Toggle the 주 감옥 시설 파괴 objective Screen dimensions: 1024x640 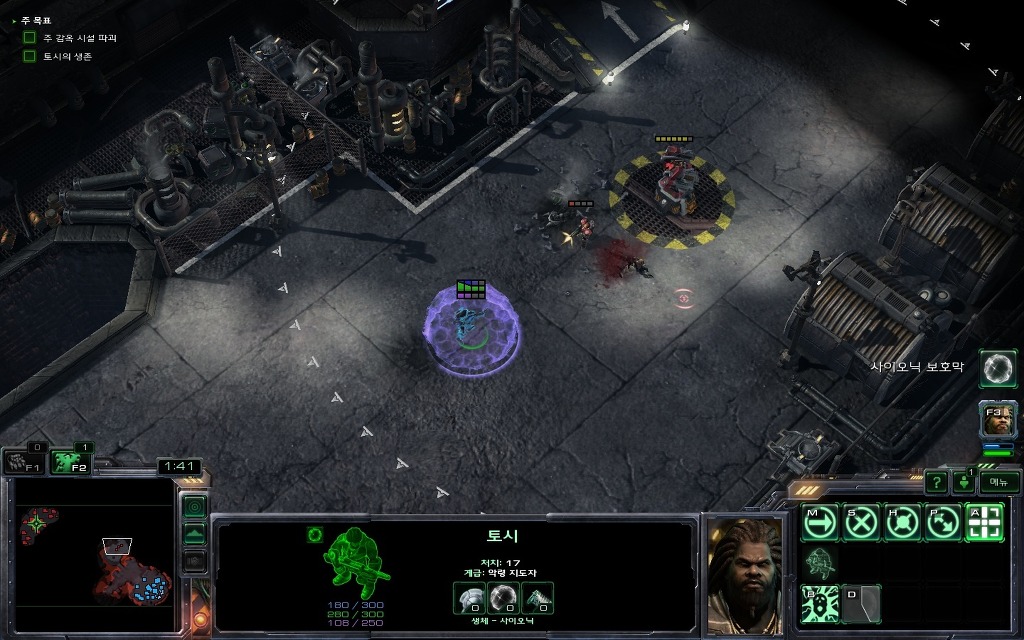coord(30,38)
